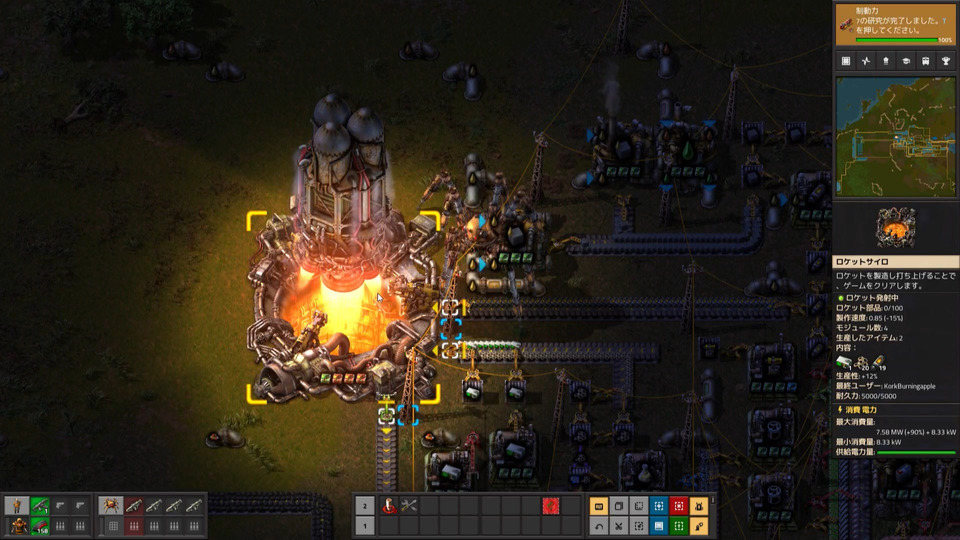Open the completed research notification
The image size is (960, 540).
(895, 23)
